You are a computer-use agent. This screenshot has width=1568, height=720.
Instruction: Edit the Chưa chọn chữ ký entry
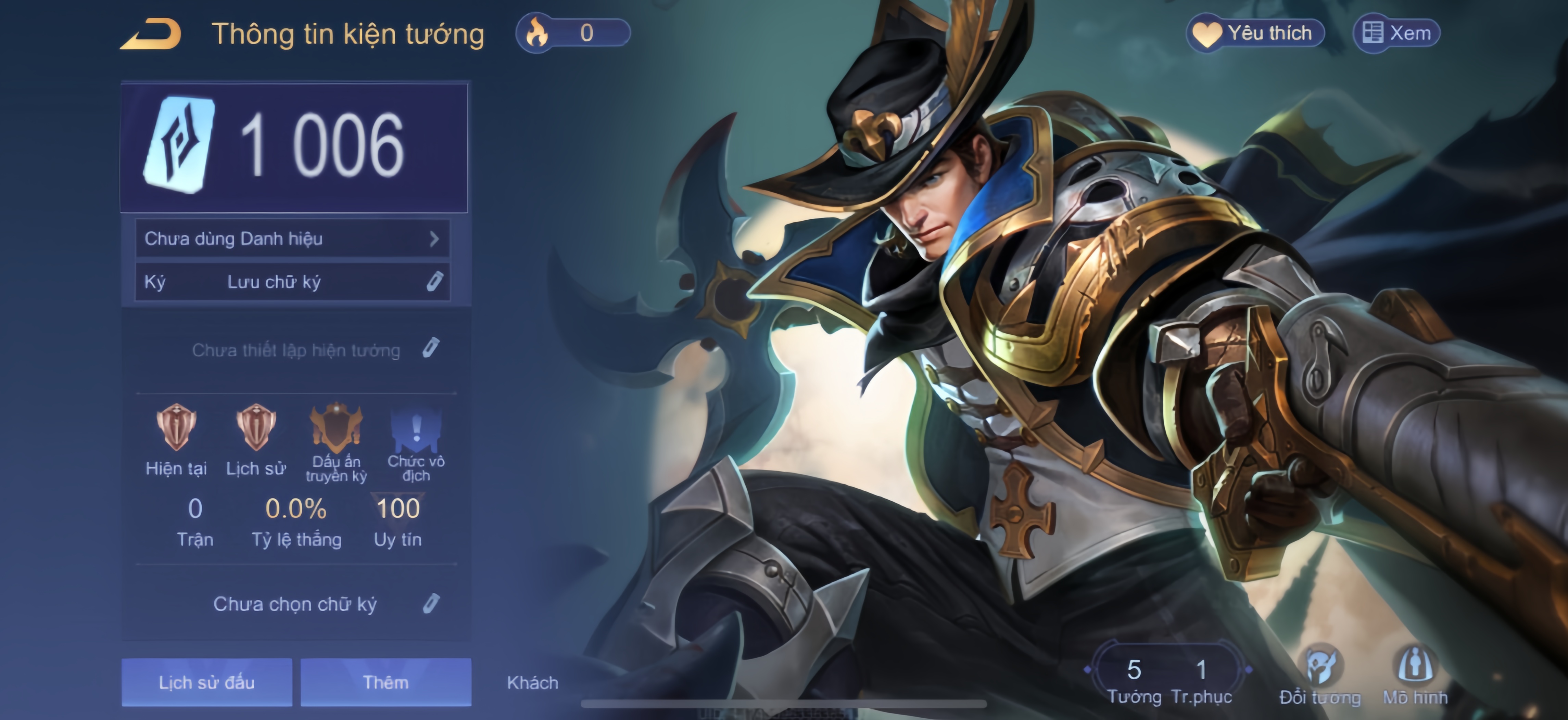pos(430,604)
